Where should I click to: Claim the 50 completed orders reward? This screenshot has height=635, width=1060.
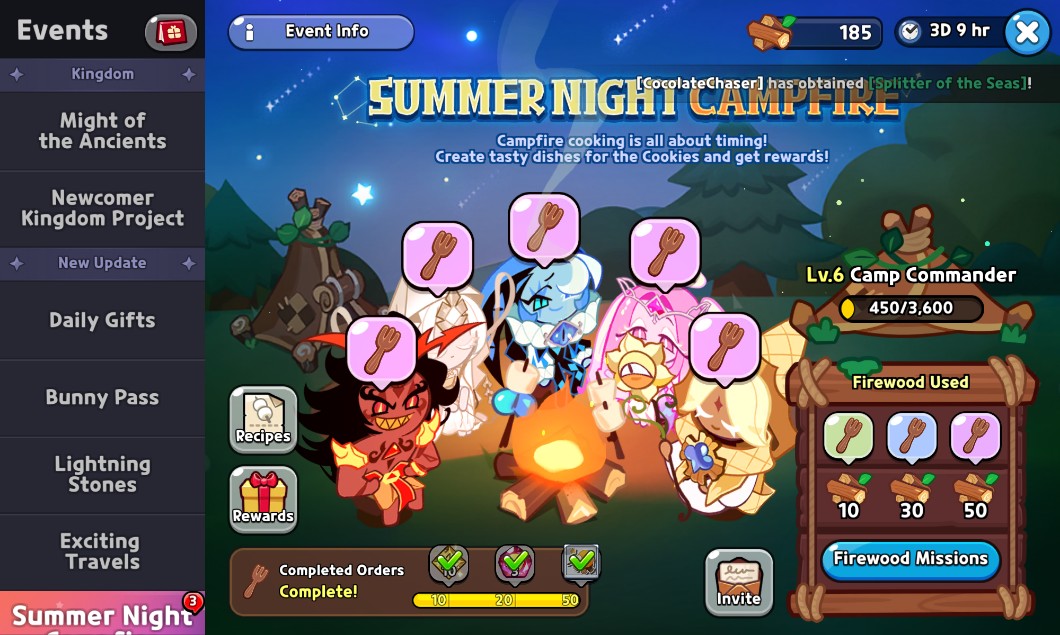pyautogui.click(x=580, y=564)
